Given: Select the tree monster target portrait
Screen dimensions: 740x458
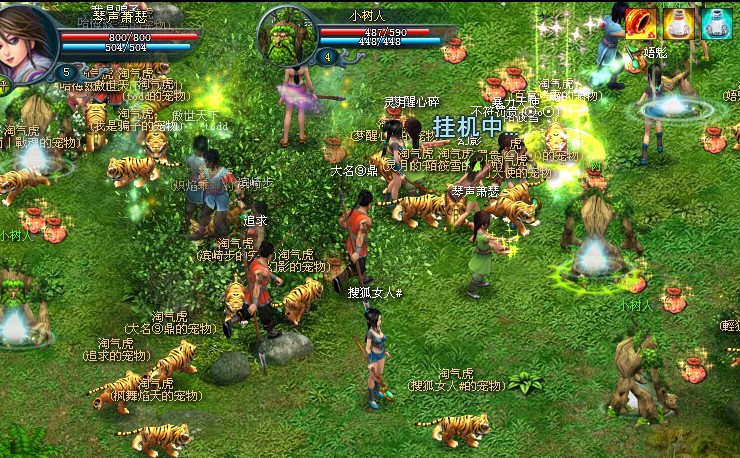Looking at the screenshot, I should tap(288, 35).
